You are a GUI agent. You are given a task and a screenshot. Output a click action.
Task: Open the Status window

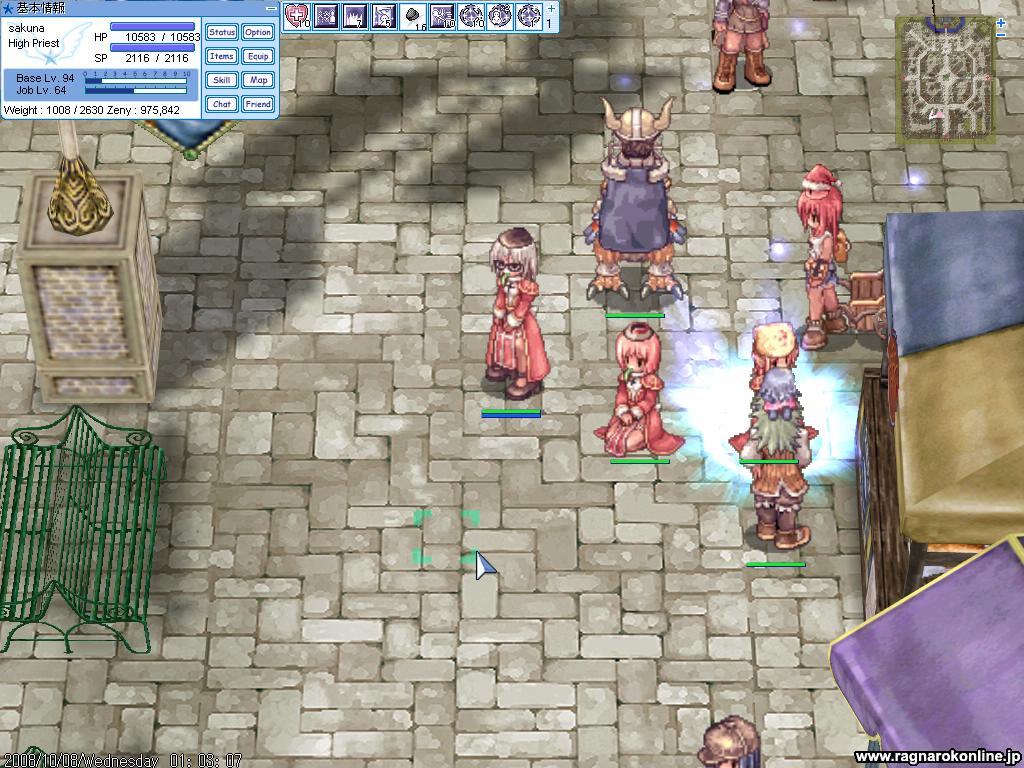click(222, 33)
